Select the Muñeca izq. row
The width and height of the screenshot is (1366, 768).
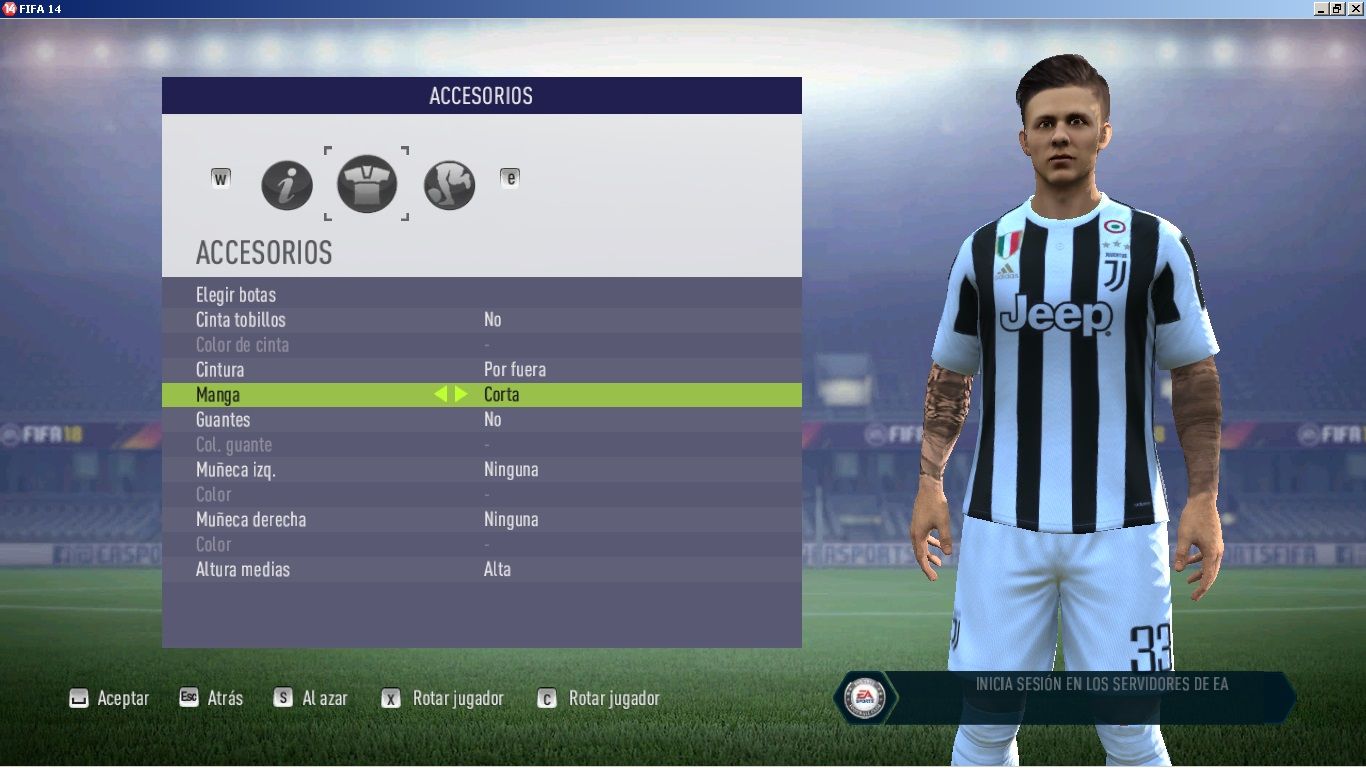pyautogui.click(x=236, y=470)
